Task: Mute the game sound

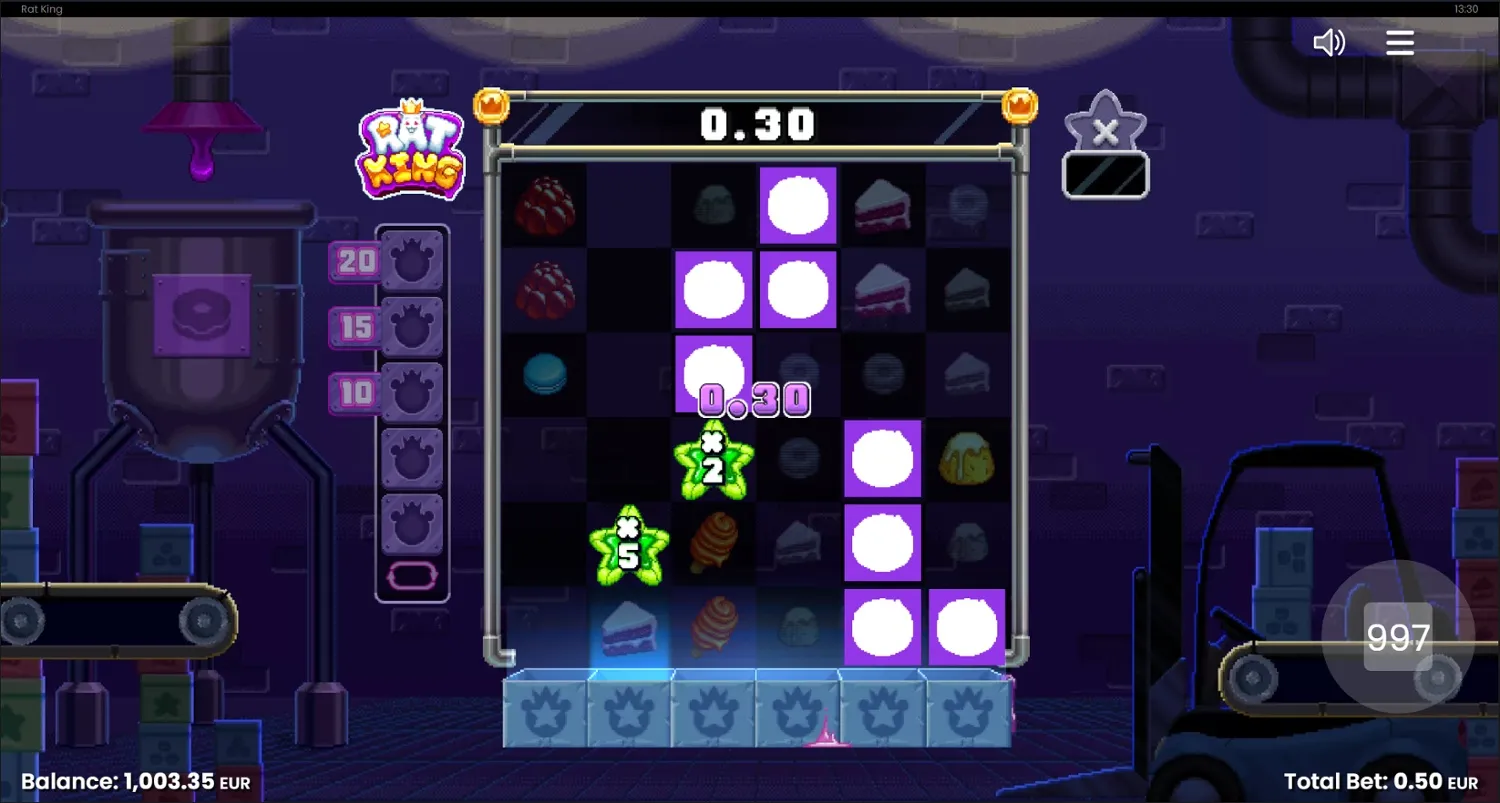Action: [1329, 42]
